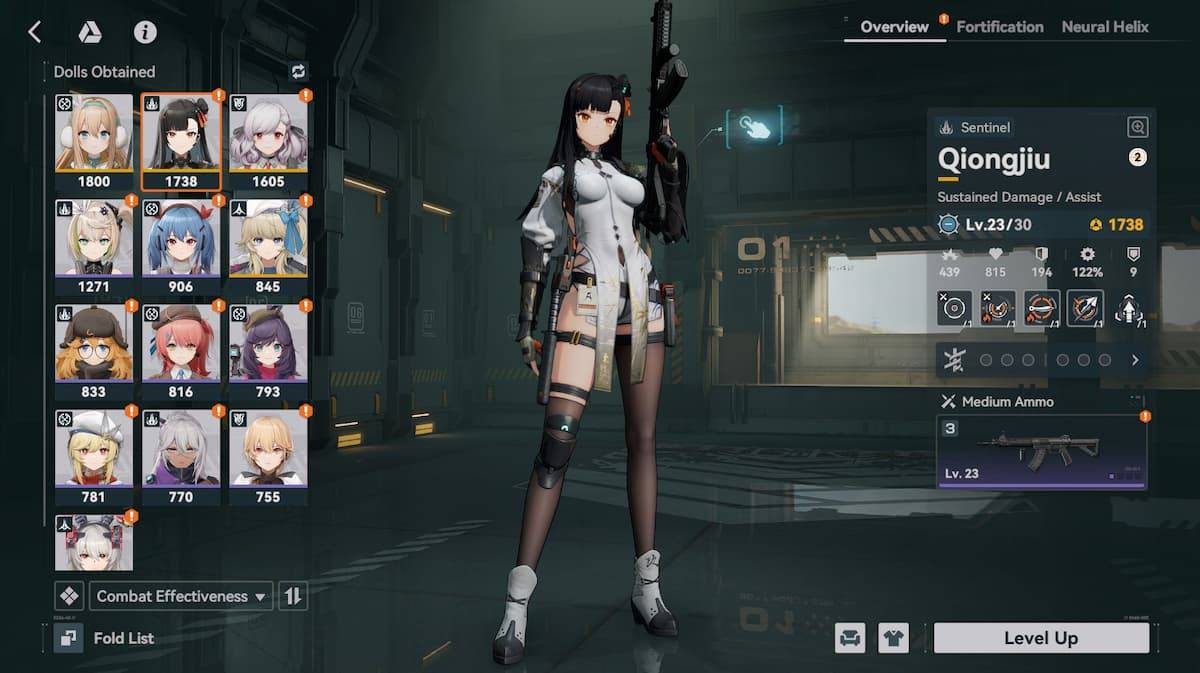Level Up Qiongjiu
The height and width of the screenshot is (673, 1200).
pyautogui.click(x=1040, y=638)
